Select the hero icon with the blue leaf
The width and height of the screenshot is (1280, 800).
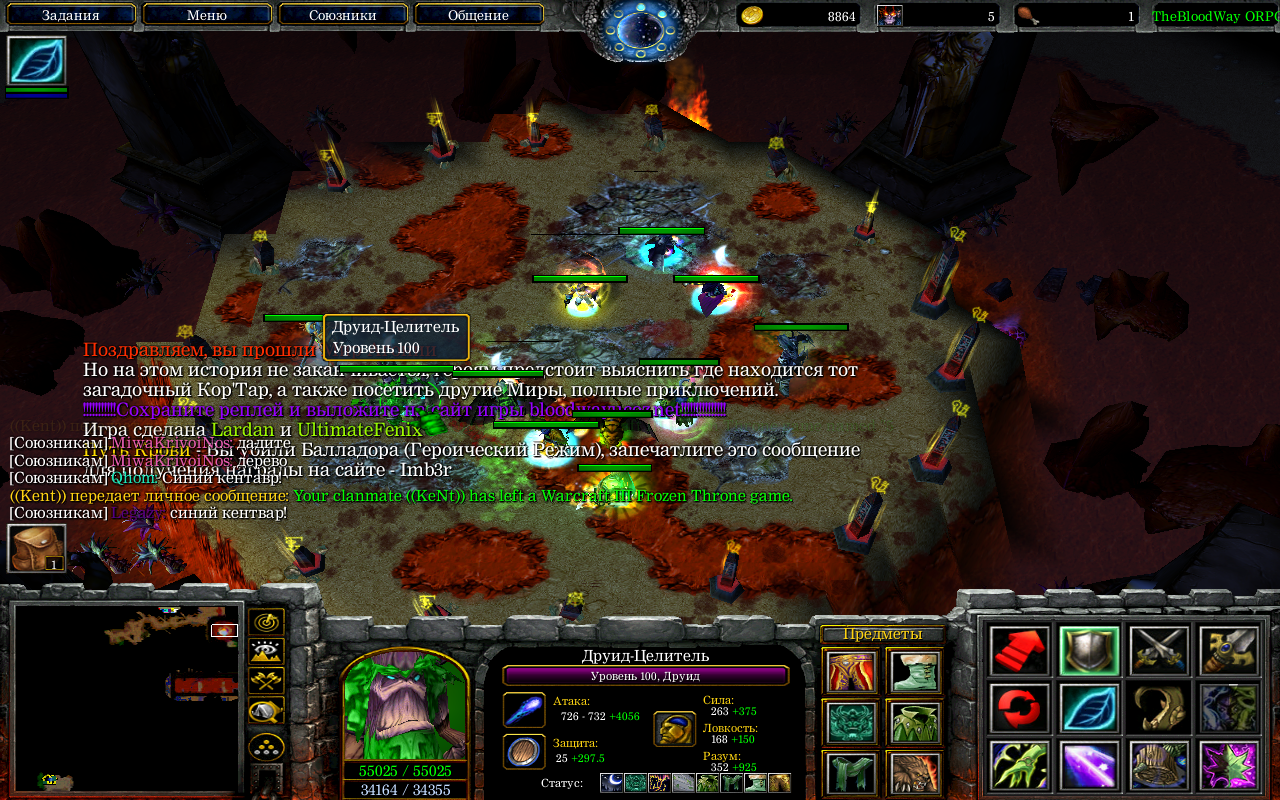pos(37,61)
